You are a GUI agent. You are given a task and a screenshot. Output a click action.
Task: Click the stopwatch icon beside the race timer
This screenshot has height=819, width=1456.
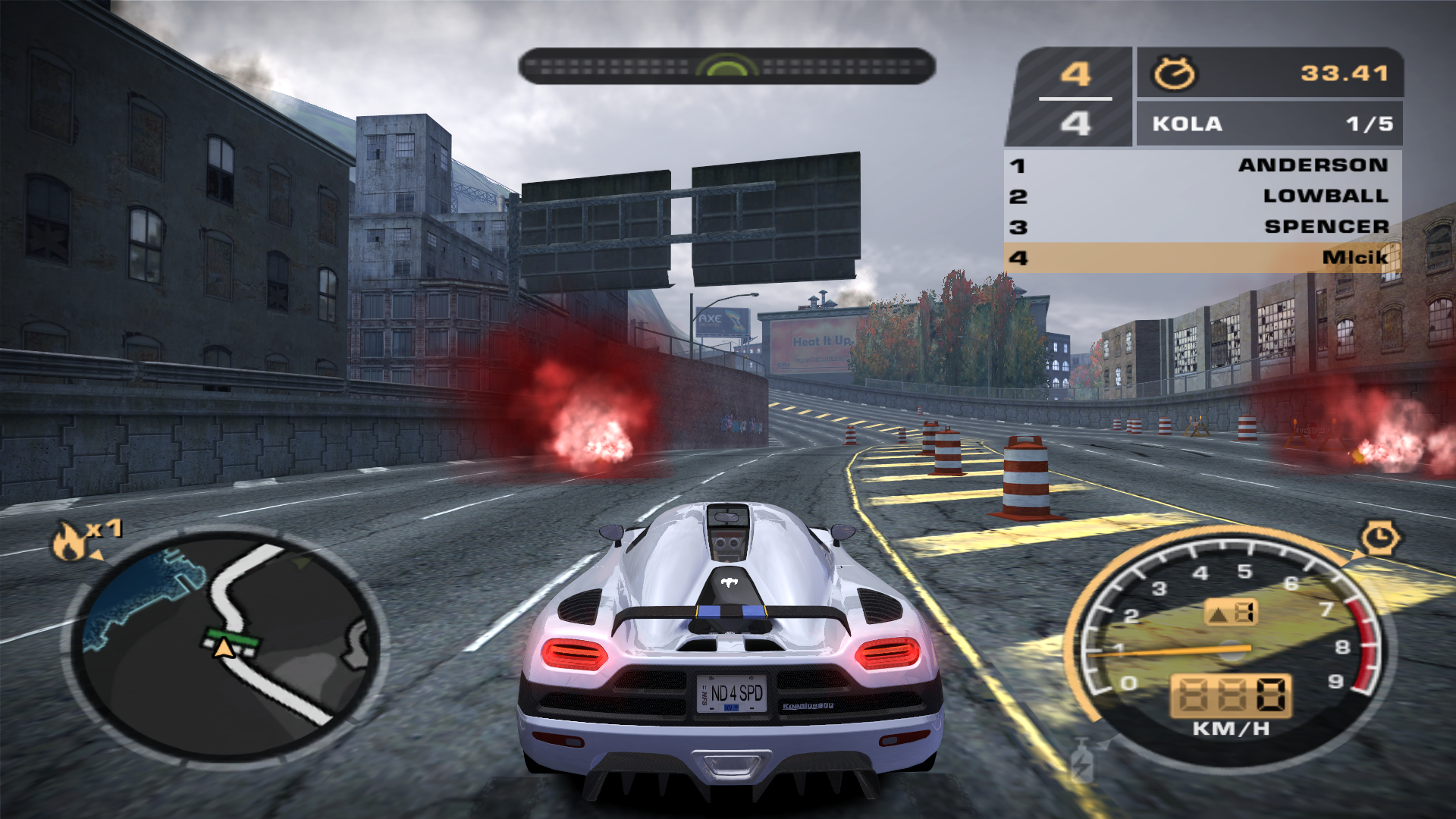(x=1173, y=74)
